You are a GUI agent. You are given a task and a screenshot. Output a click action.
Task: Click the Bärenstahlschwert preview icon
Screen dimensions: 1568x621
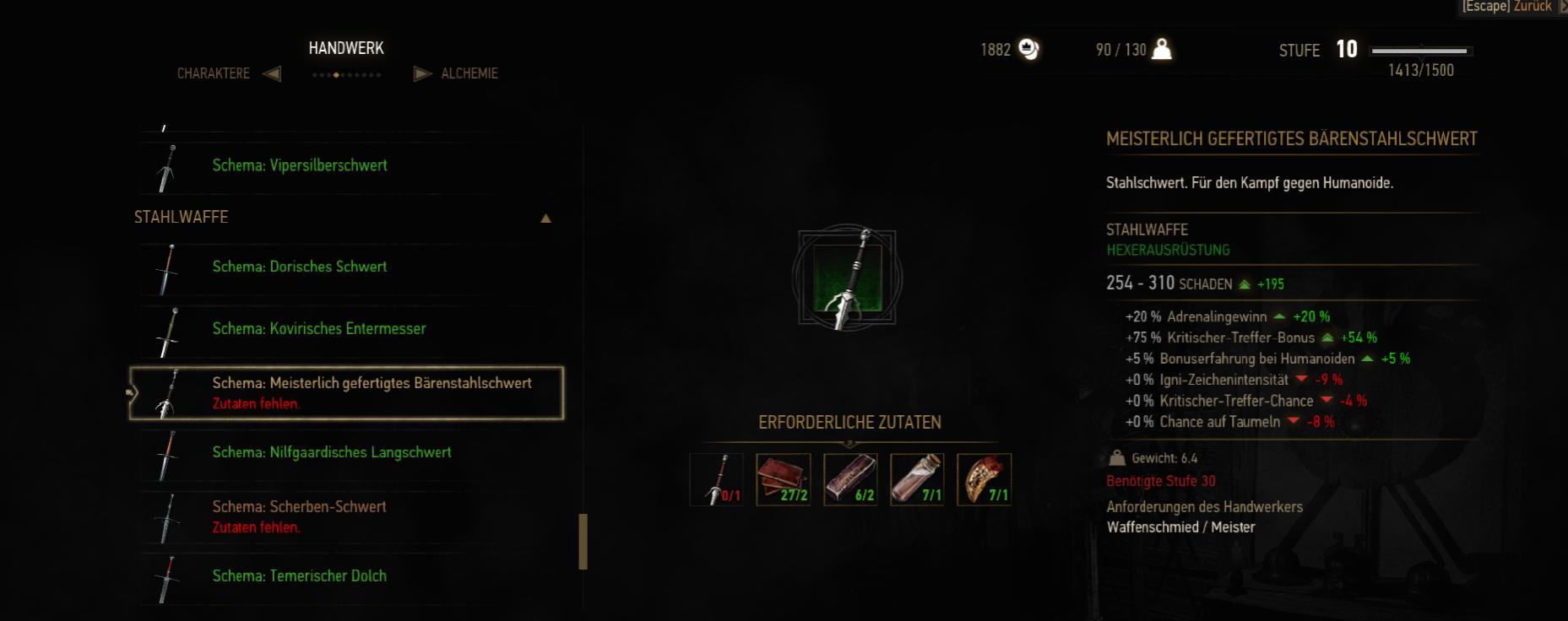click(x=847, y=278)
